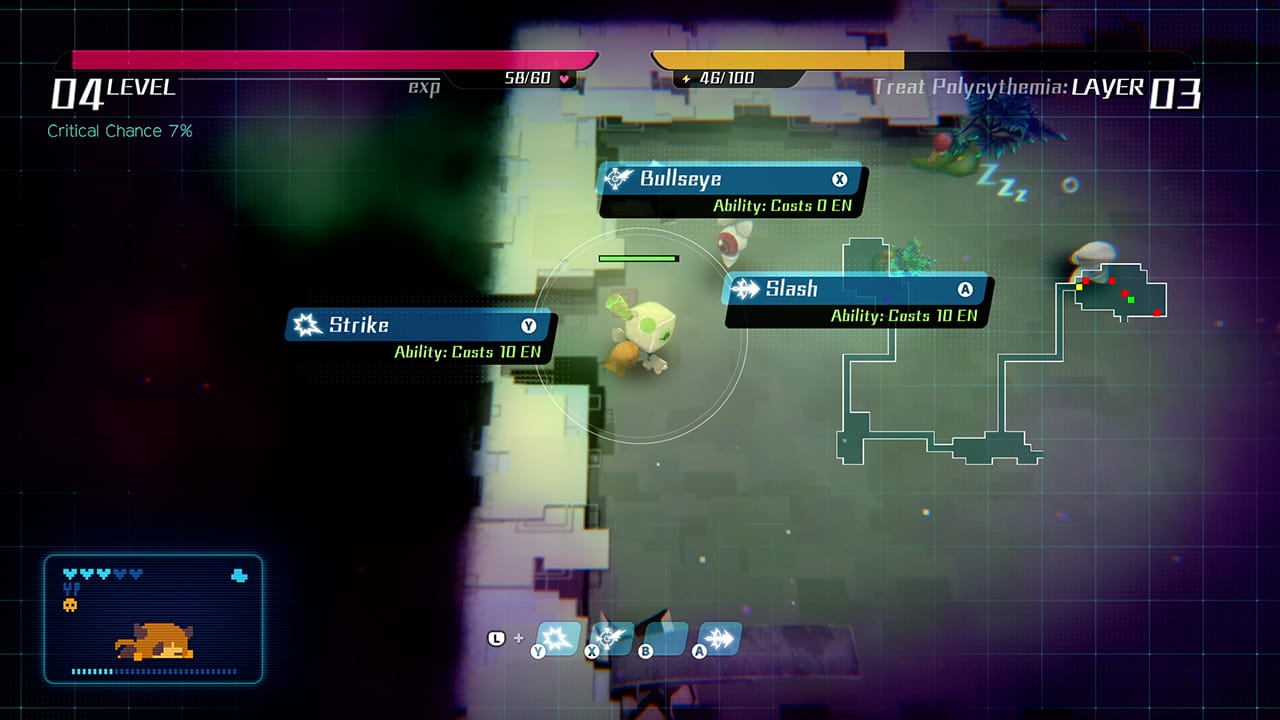This screenshot has width=1280, height=720.
Task: Select the Strike ability icon on the hotbar
Action: click(558, 638)
